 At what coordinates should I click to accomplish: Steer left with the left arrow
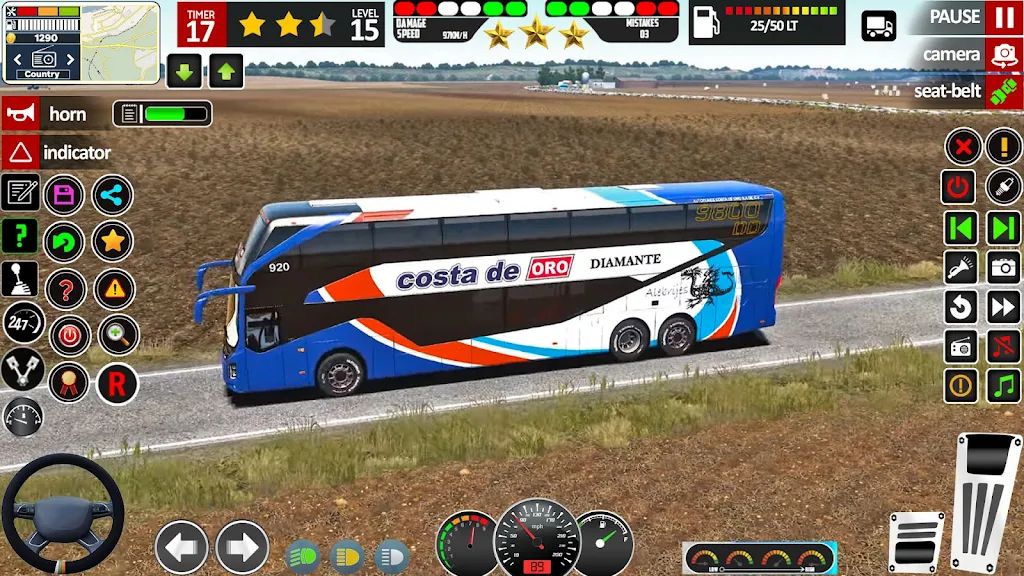(x=181, y=547)
